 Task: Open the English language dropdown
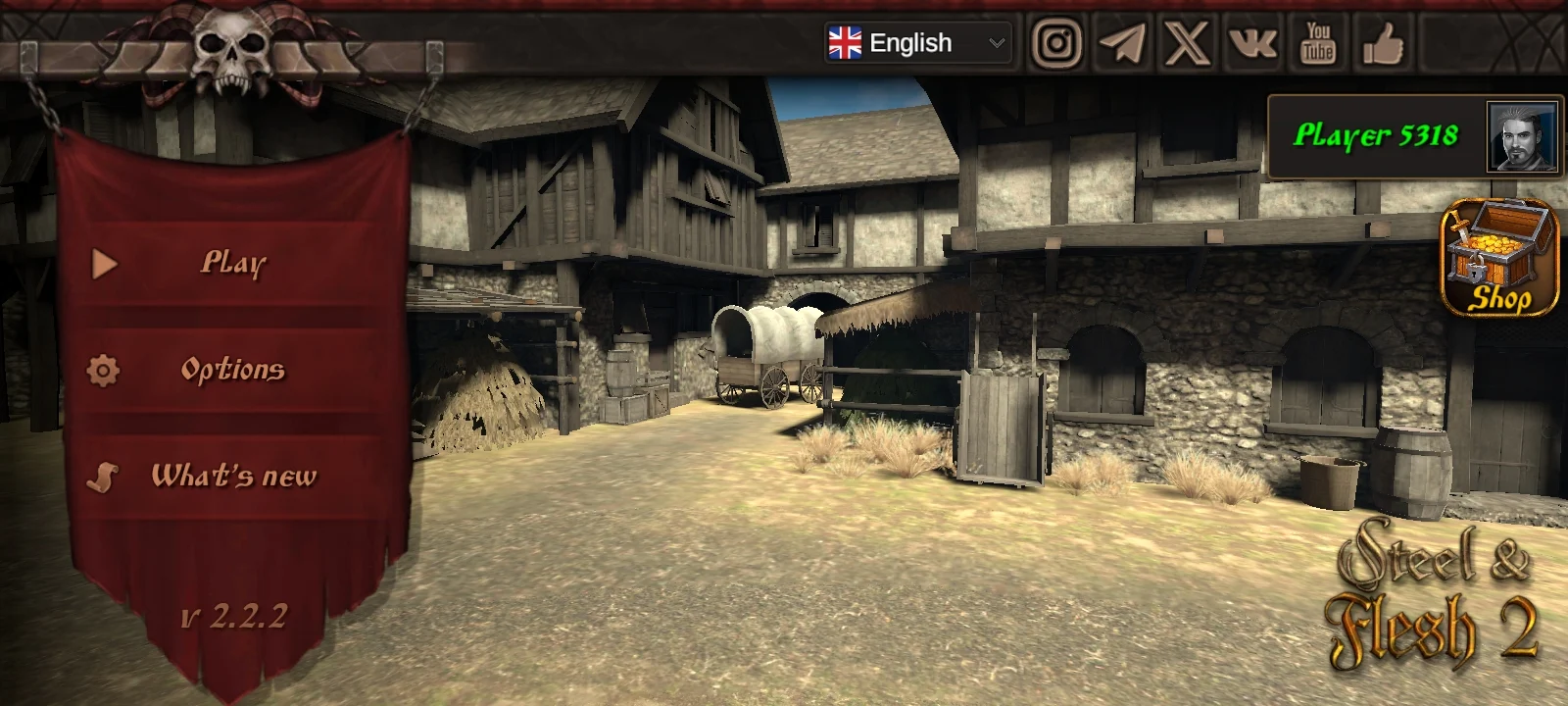916,42
